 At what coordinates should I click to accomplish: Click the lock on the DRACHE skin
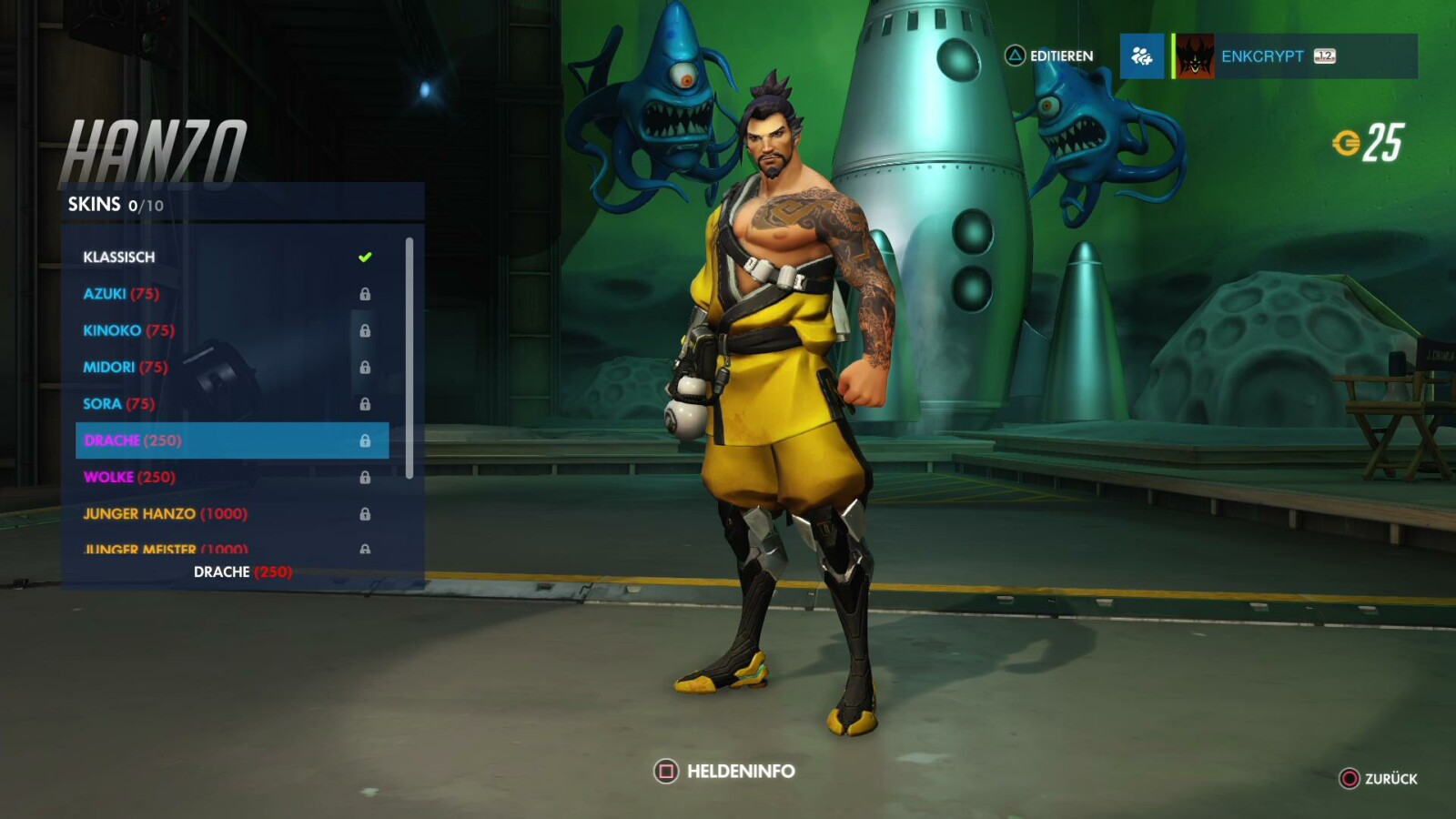tap(367, 440)
